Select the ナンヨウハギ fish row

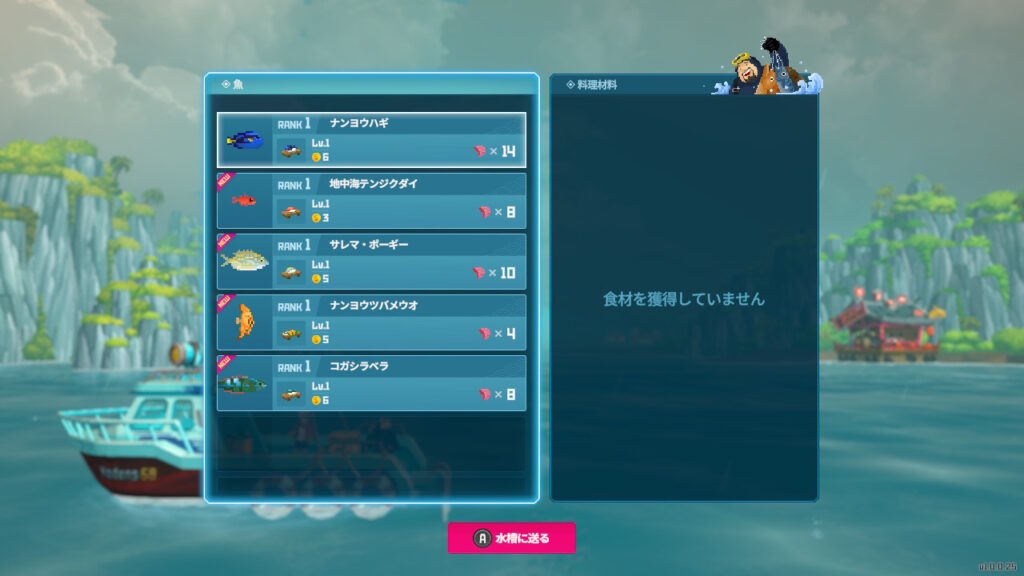coord(371,140)
